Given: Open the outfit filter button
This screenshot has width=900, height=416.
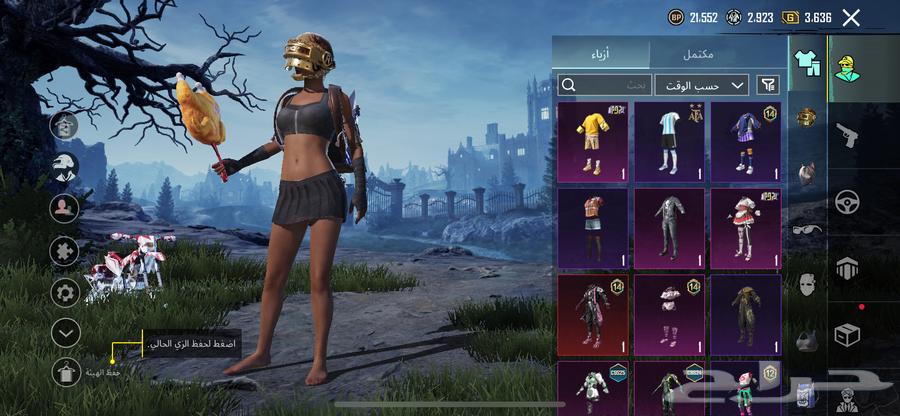Looking at the screenshot, I should pyautogui.click(x=768, y=85).
